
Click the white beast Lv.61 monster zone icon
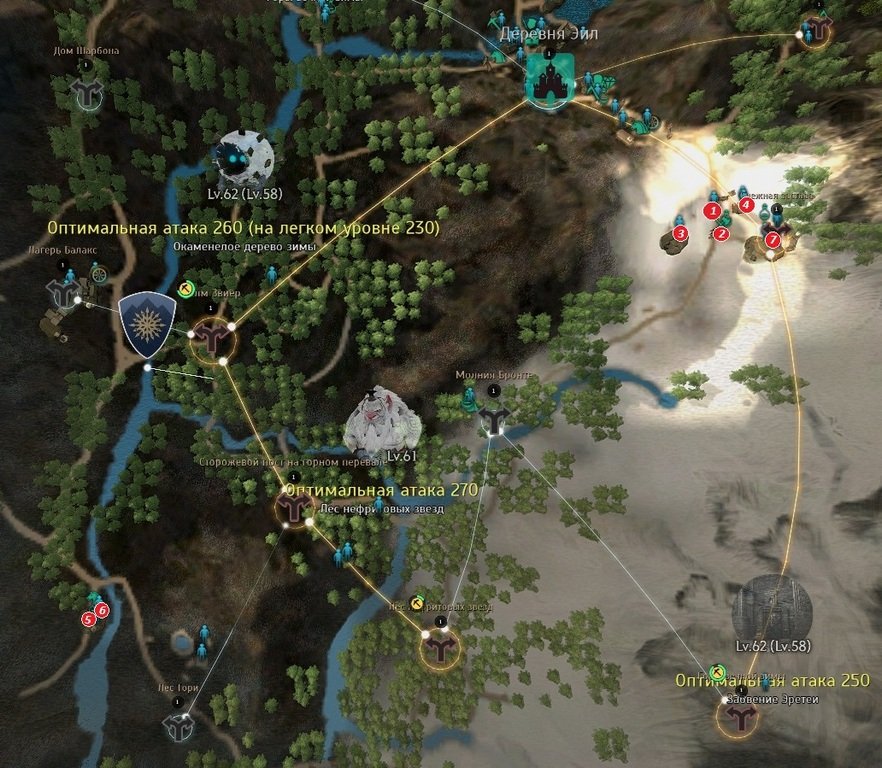point(381,422)
